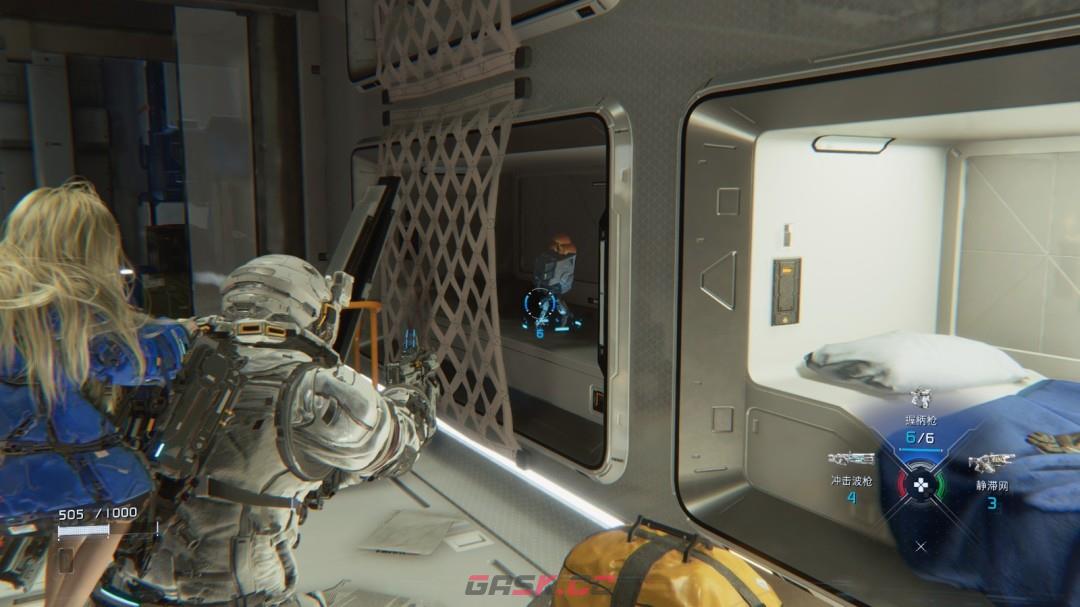
Task: Switch to the 冲击波枪 weapon
Action: [851, 460]
